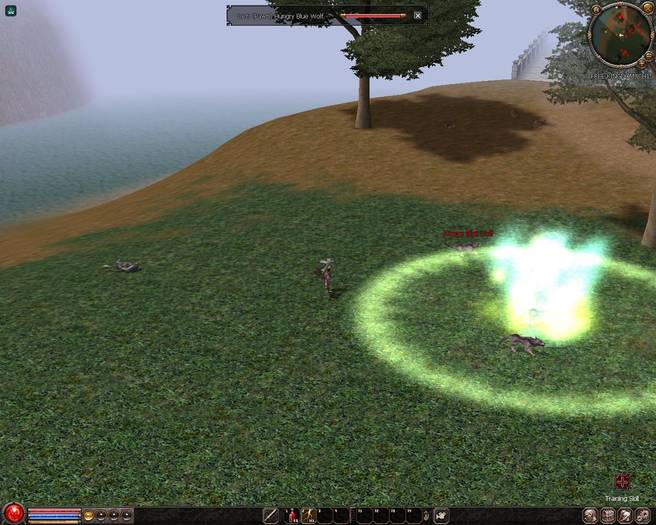The height and width of the screenshot is (525, 656).
Task: Activate the orange-figure skill hotbar slot
Action: point(309,516)
